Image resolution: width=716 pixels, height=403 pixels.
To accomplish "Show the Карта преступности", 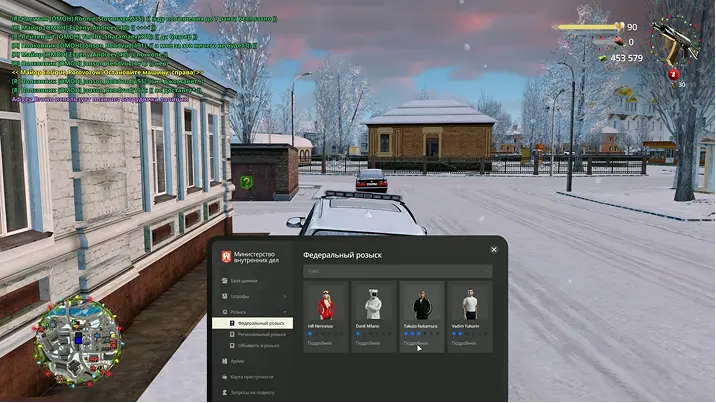I will pos(251,376).
